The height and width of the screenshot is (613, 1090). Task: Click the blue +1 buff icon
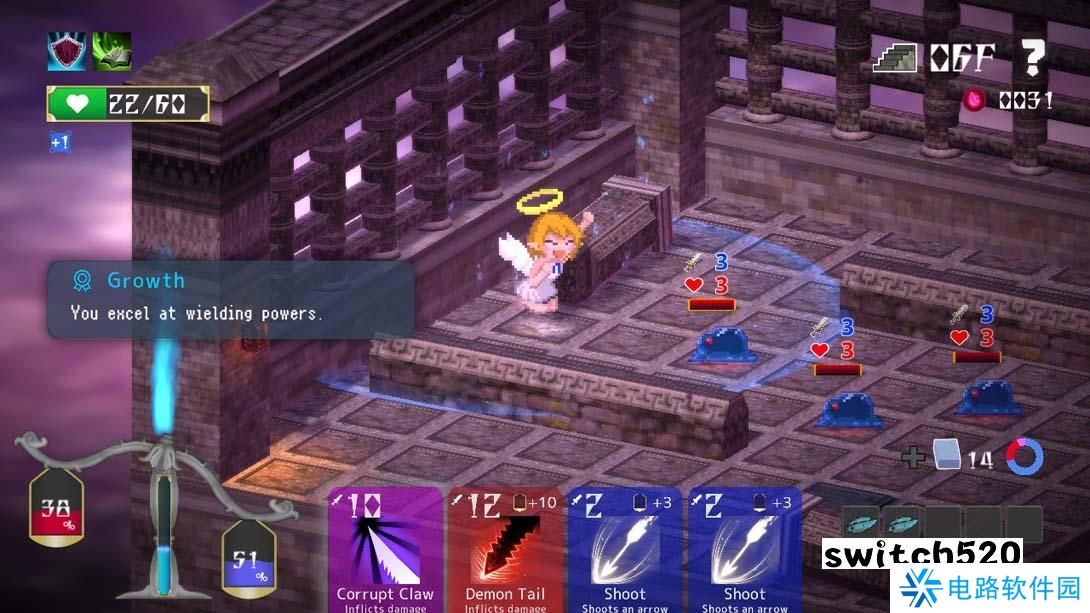point(60,142)
